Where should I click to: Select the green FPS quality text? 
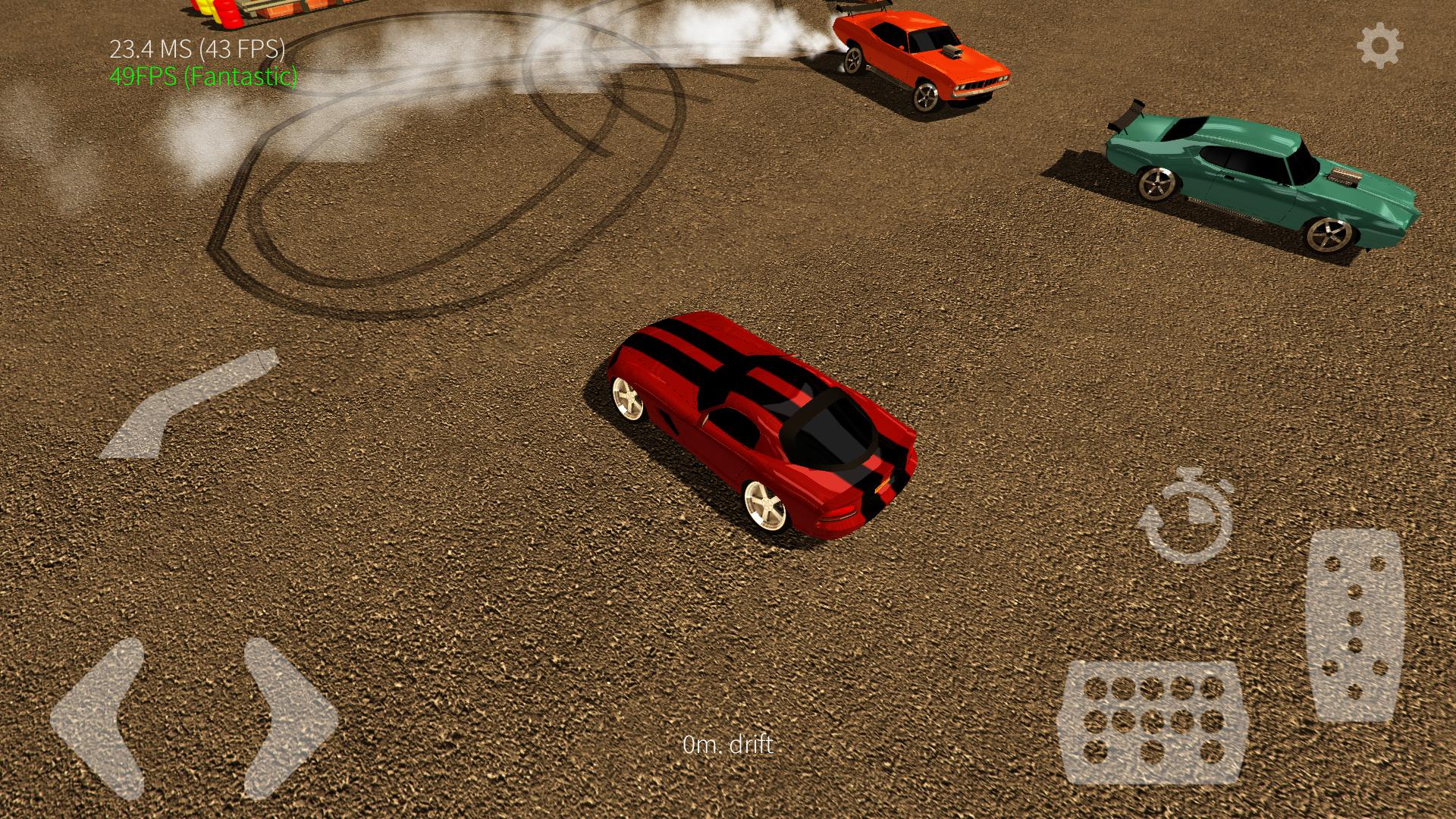coord(203,77)
